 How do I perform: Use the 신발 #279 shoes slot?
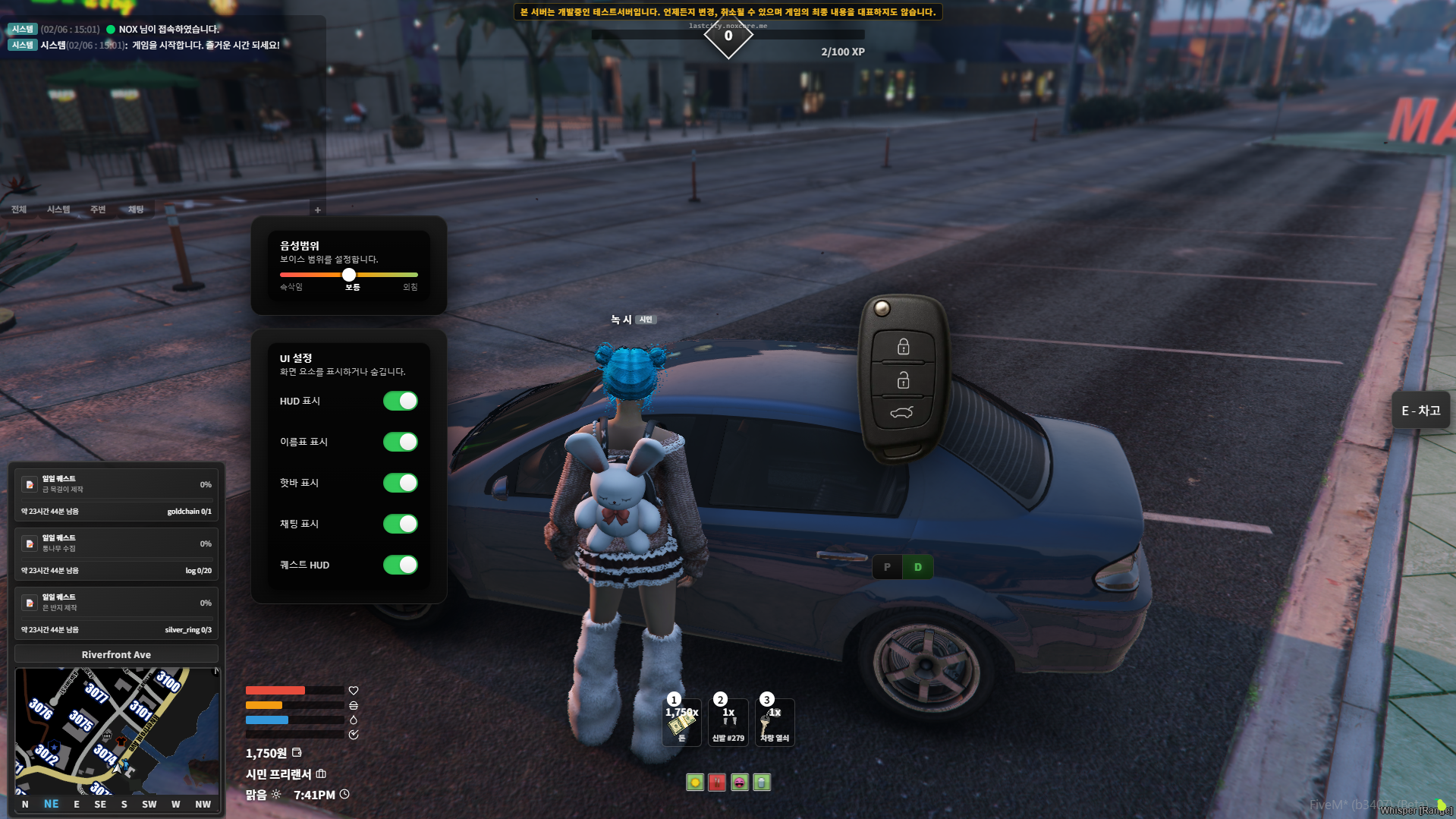tap(728, 723)
